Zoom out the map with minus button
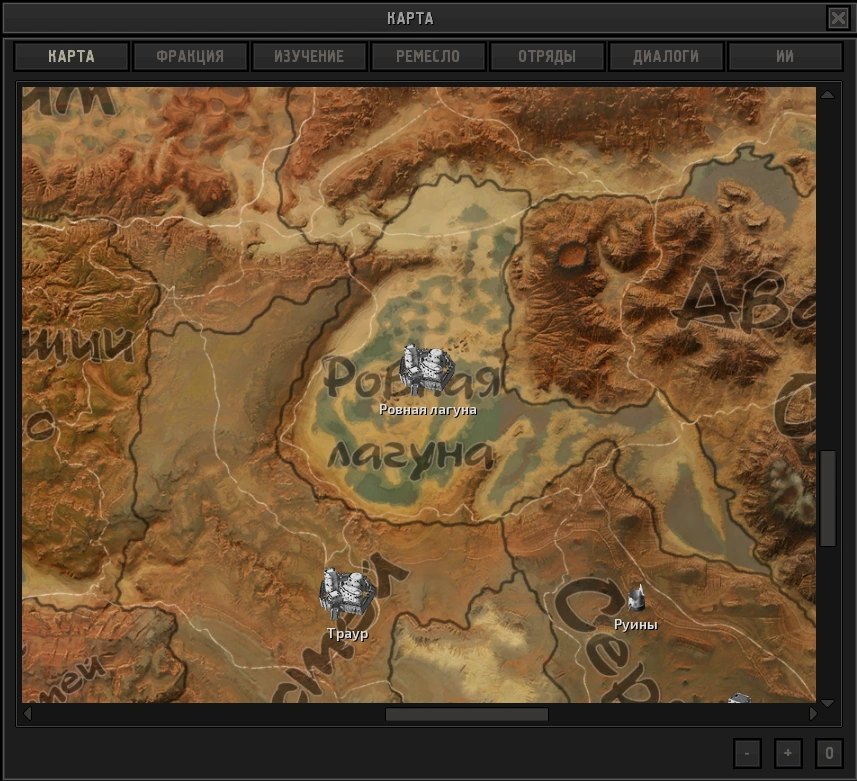This screenshot has height=781, width=857. tap(747, 753)
